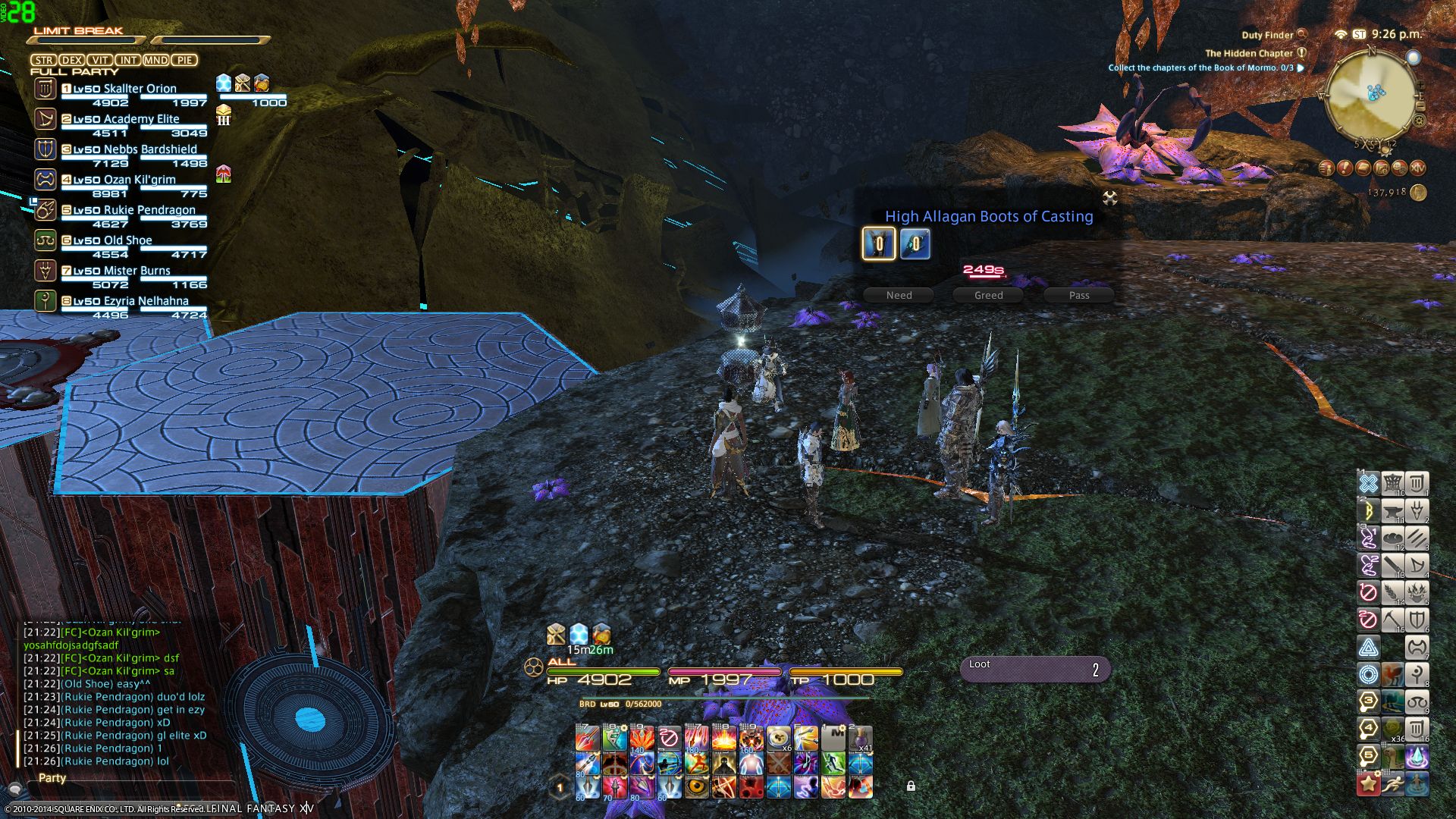This screenshot has width=1456, height=819.
Task: Open The Hidden Chapter quest tracker
Action: [x=1249, y=53]
